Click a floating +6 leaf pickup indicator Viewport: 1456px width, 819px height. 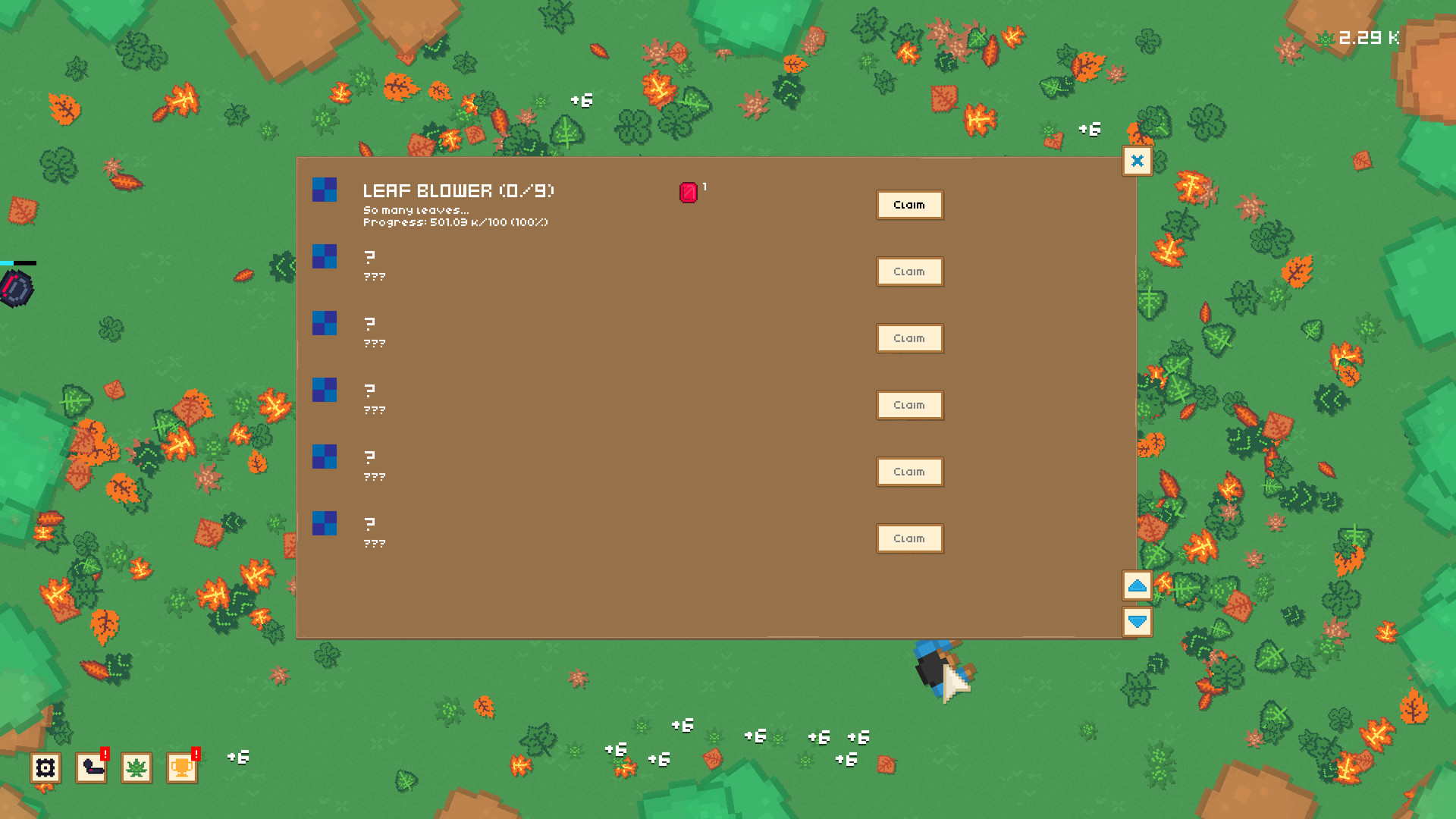[x=581, y=99]
